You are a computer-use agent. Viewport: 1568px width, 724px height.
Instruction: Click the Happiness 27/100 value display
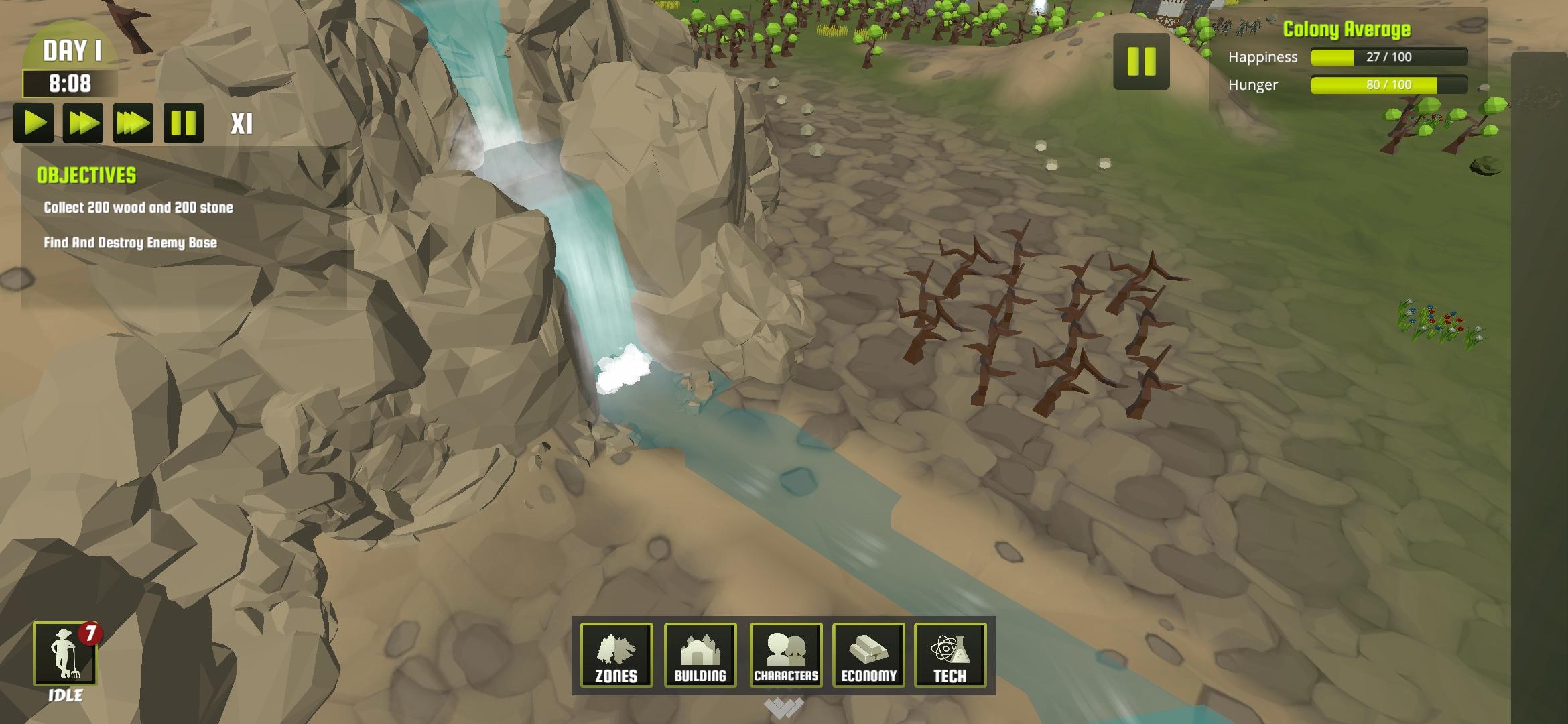pyautogui.click(x=1389, y=58)
